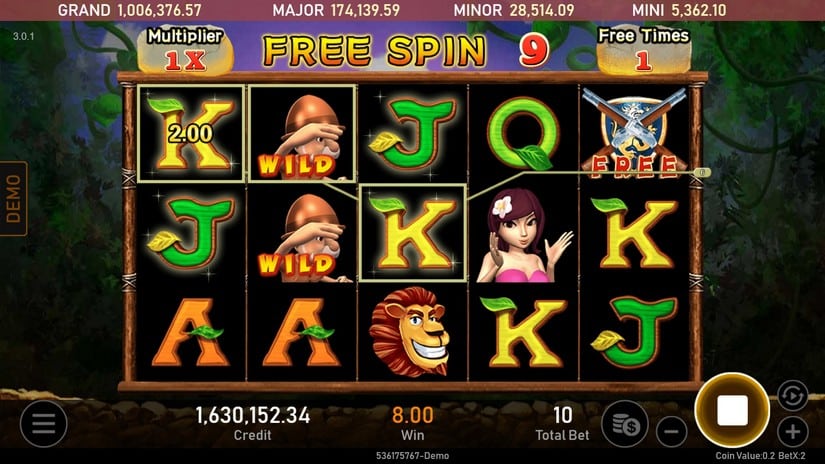
Task: Activate the auto-spin button
Action: (791, 393)
